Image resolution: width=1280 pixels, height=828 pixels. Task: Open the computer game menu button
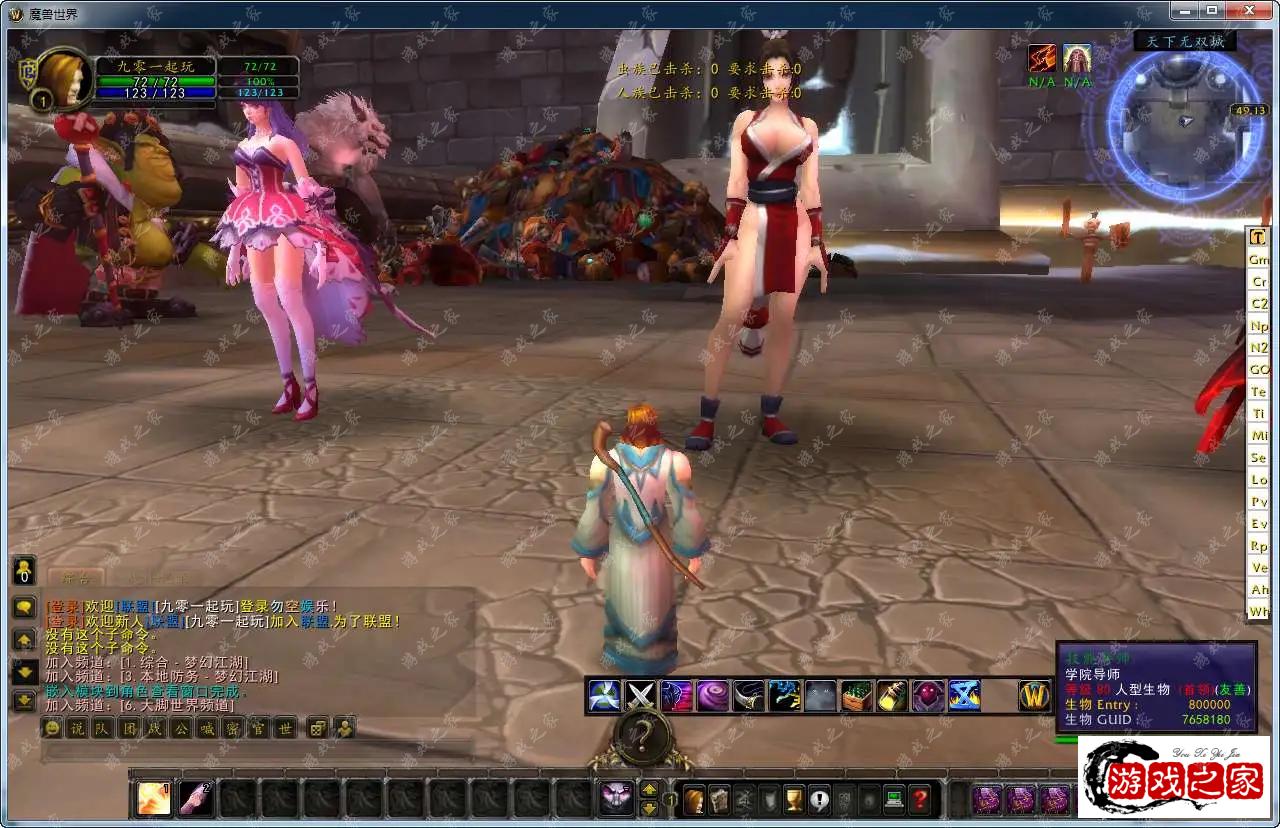[894, 799]
